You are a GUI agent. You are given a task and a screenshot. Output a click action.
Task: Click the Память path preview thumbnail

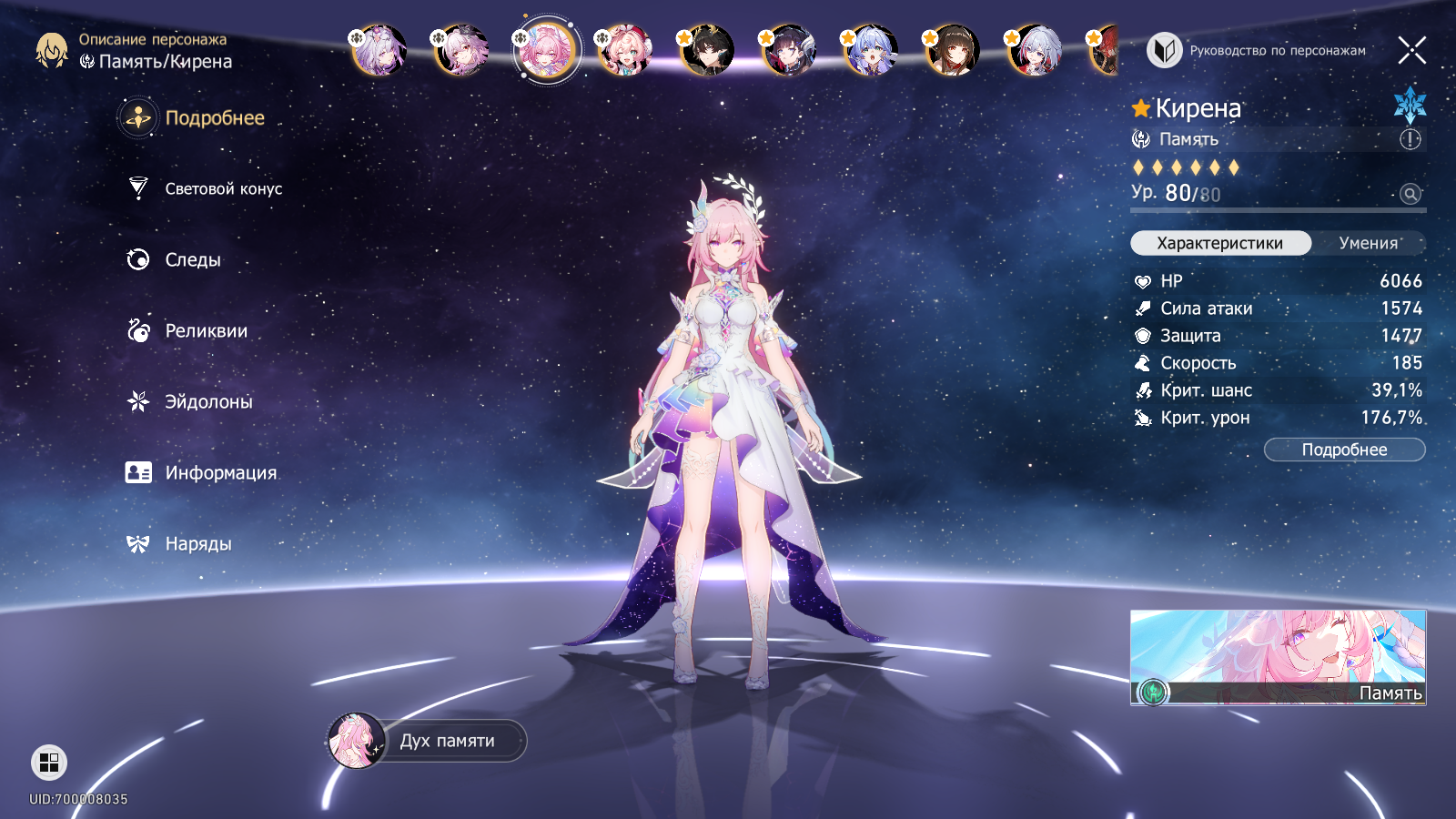coord(1278,657)
